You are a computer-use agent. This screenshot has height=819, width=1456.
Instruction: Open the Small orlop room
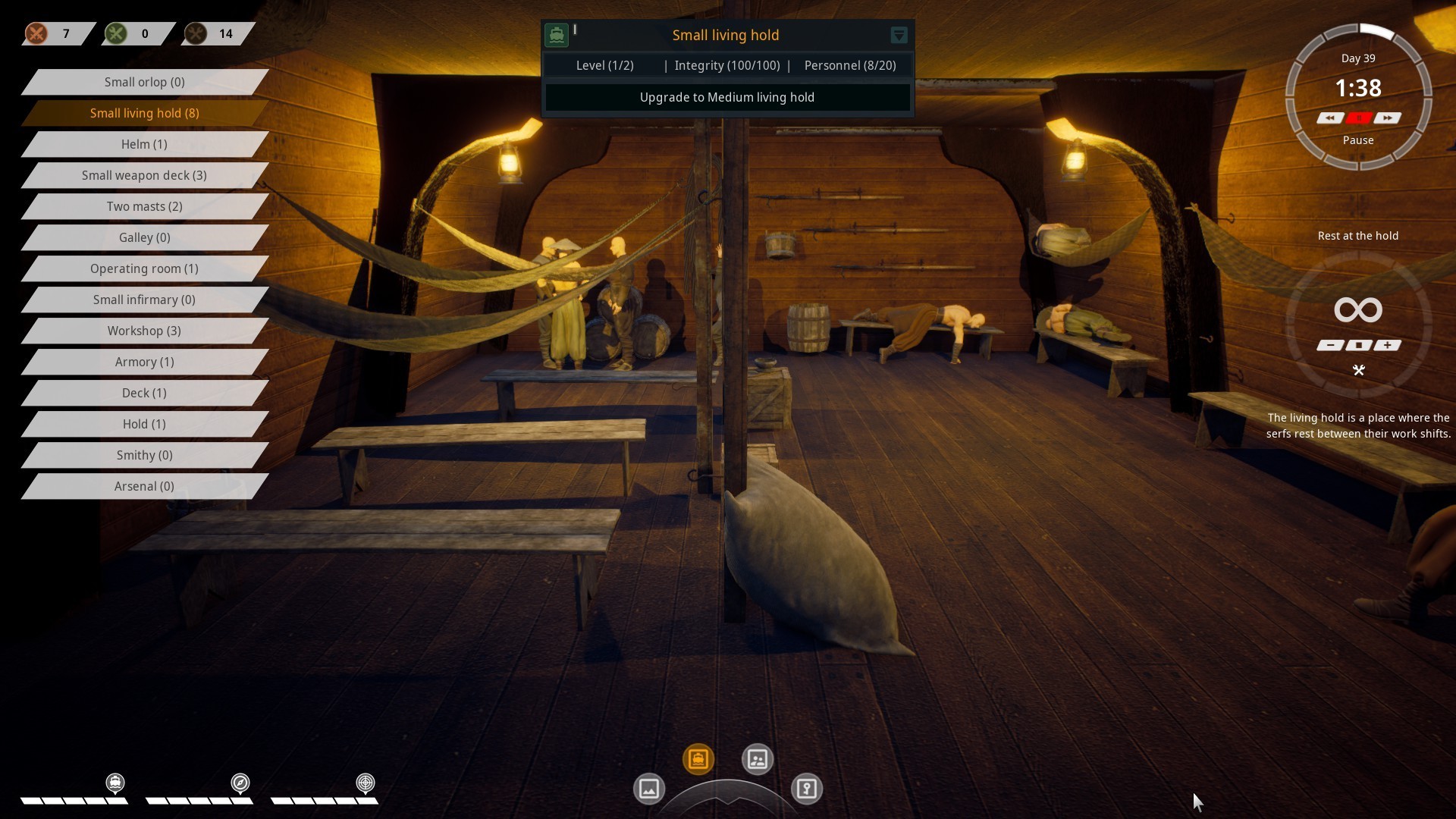[144, 82]
